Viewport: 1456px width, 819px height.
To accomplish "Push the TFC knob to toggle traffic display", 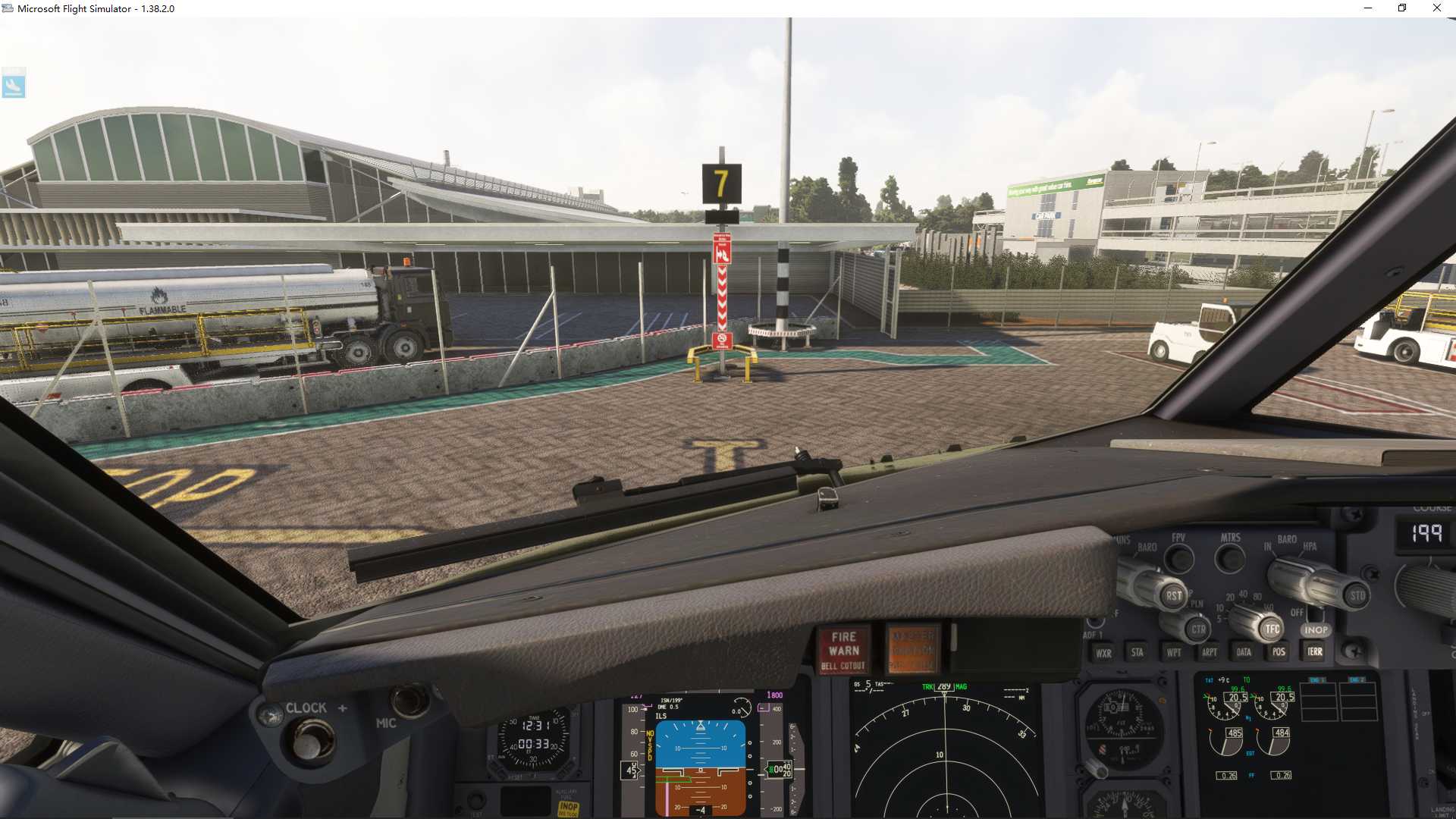I will point(1271,629).
